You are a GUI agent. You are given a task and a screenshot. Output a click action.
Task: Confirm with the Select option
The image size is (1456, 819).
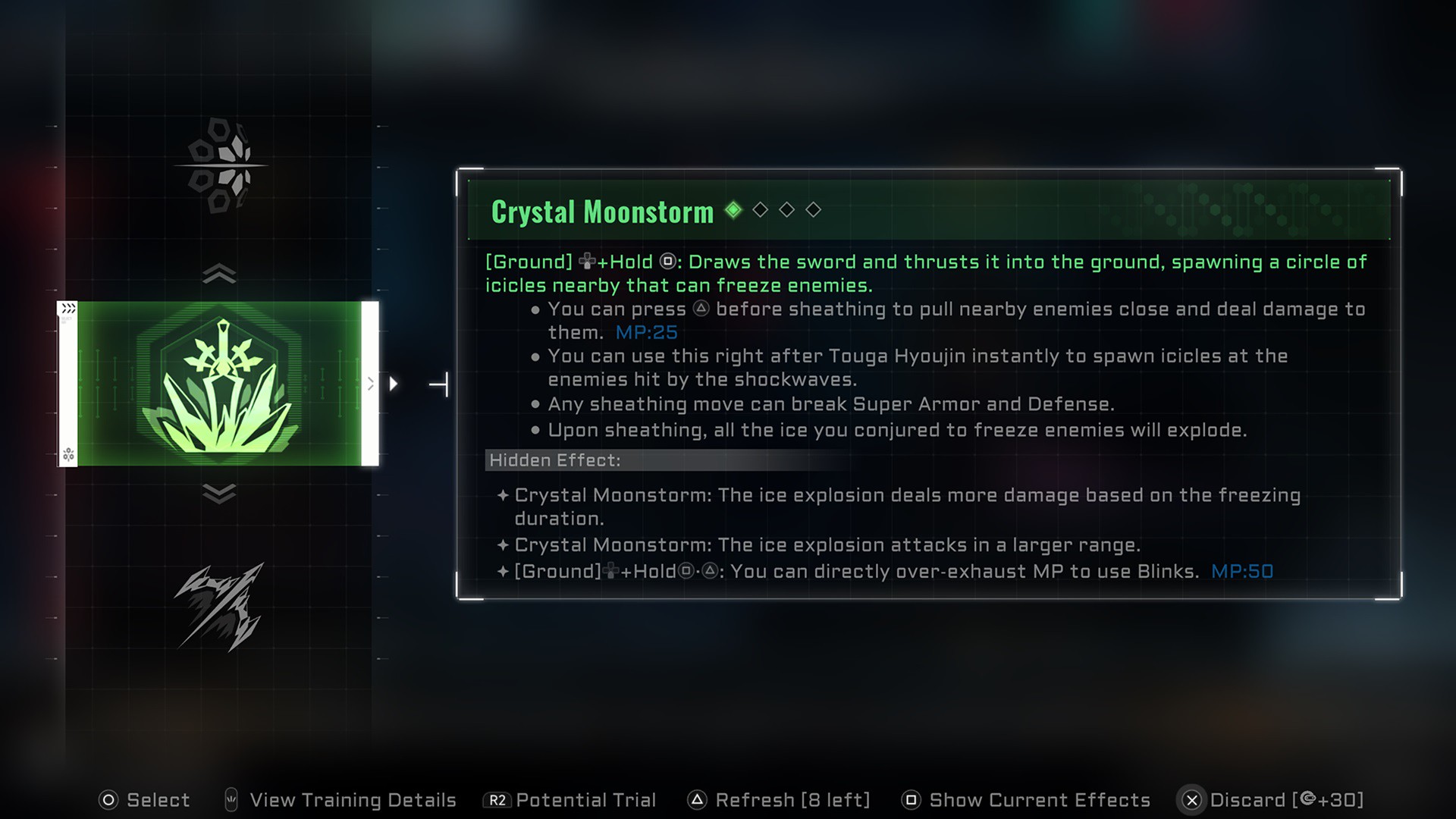(144, 800)
